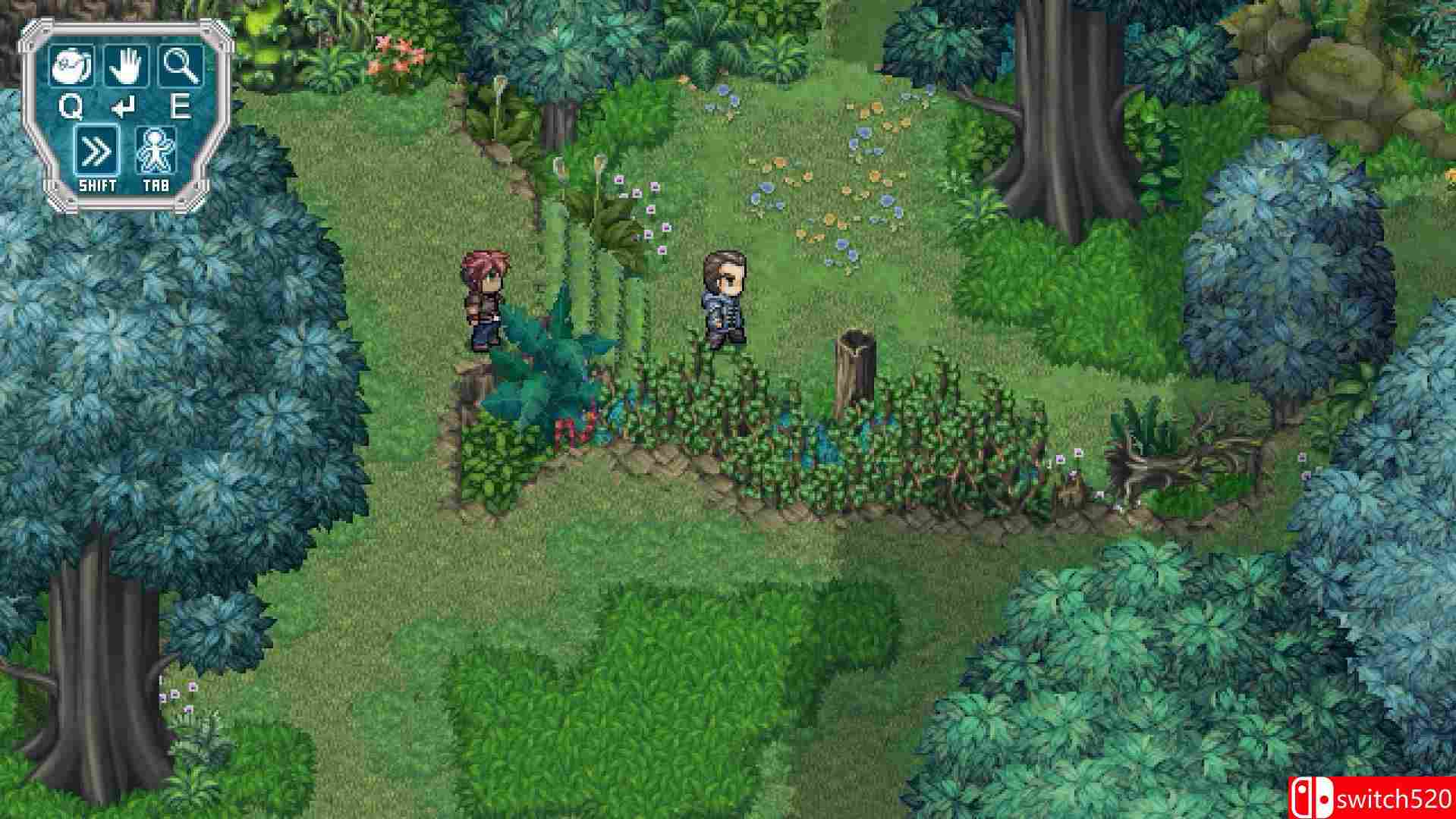Select the item/inspect teapot icon in the HUD
This screenshot has width=1456, height=819.
68,64
